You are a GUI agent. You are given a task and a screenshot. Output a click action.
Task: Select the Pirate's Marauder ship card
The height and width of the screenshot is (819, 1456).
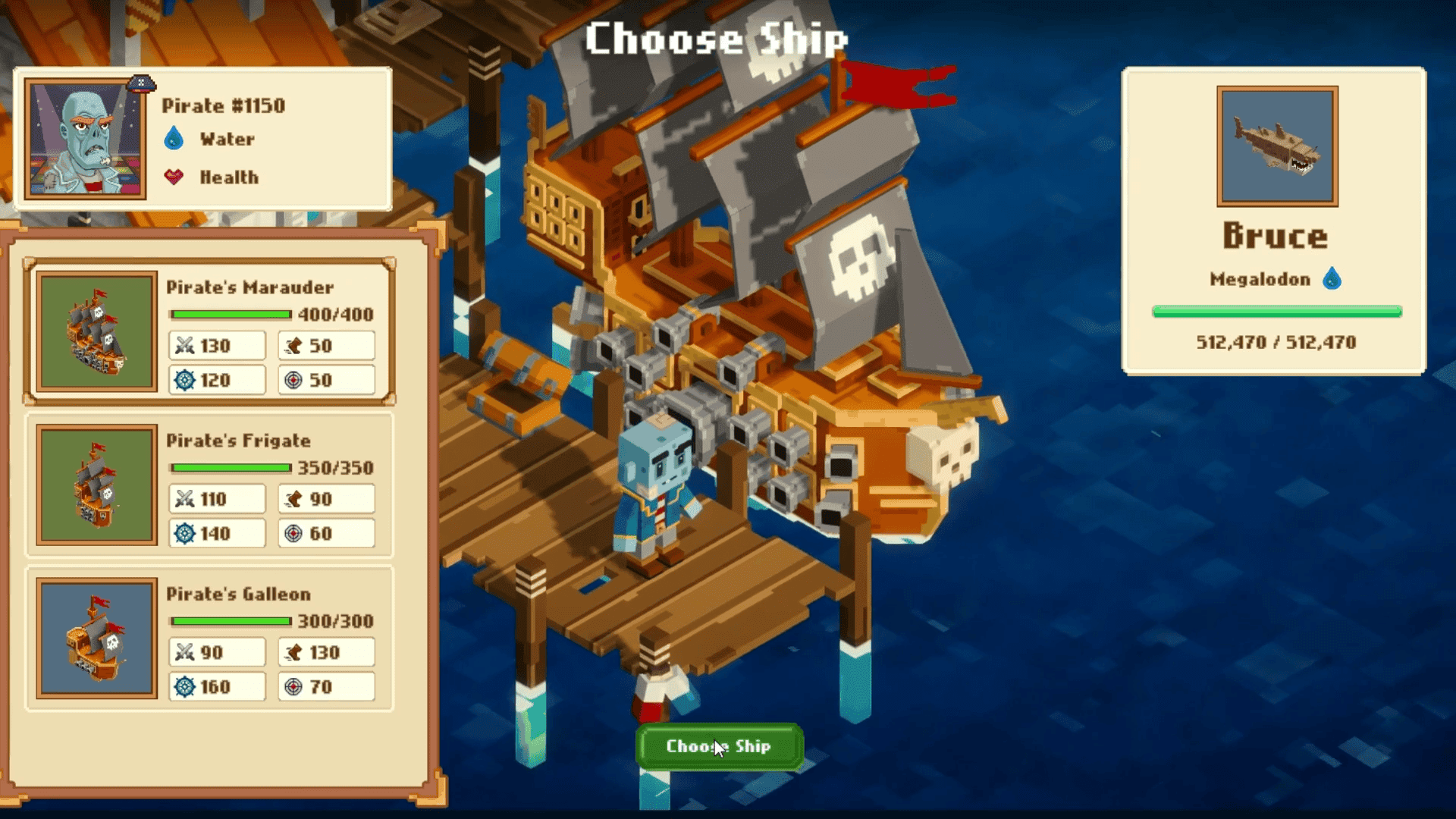(209, 332)
